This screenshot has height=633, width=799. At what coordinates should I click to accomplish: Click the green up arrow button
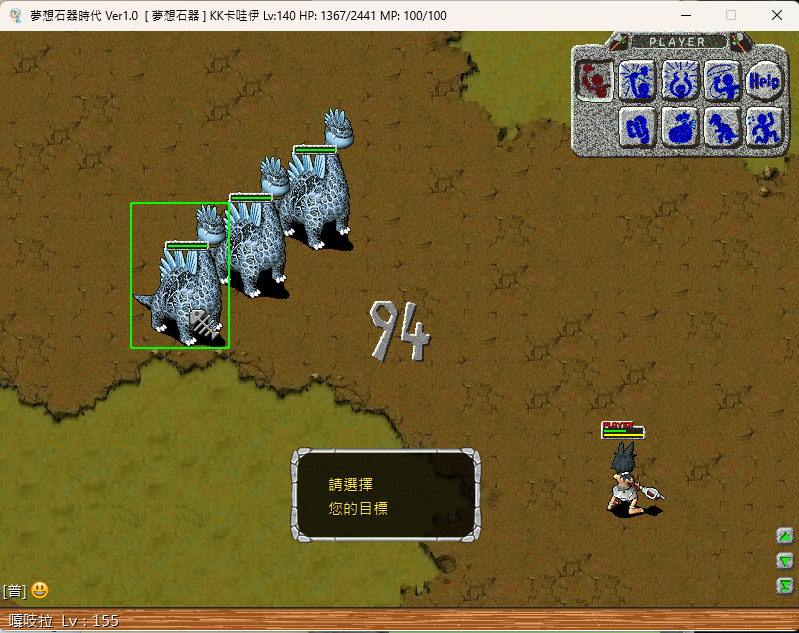[785, 535]
